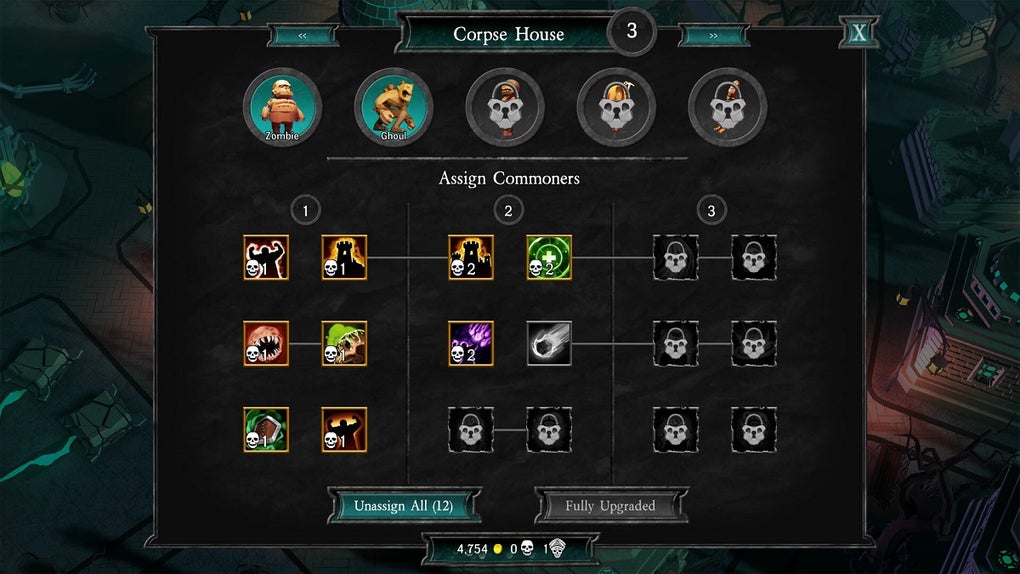Select the Ghoul unit portrait
The width and height of the screenshot is (1020, 574).
394,107
